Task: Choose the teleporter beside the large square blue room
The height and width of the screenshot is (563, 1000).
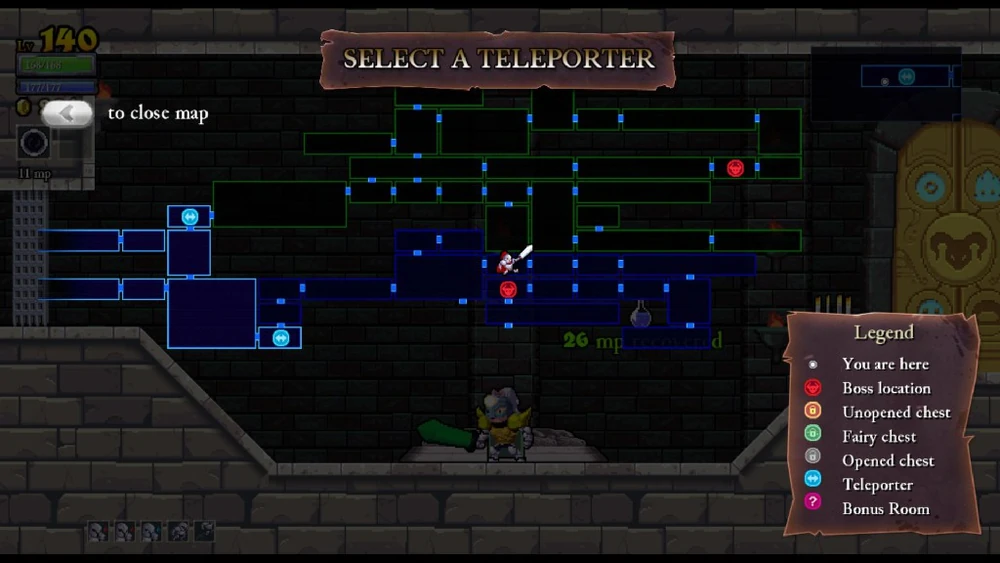Action: [281, 338]
